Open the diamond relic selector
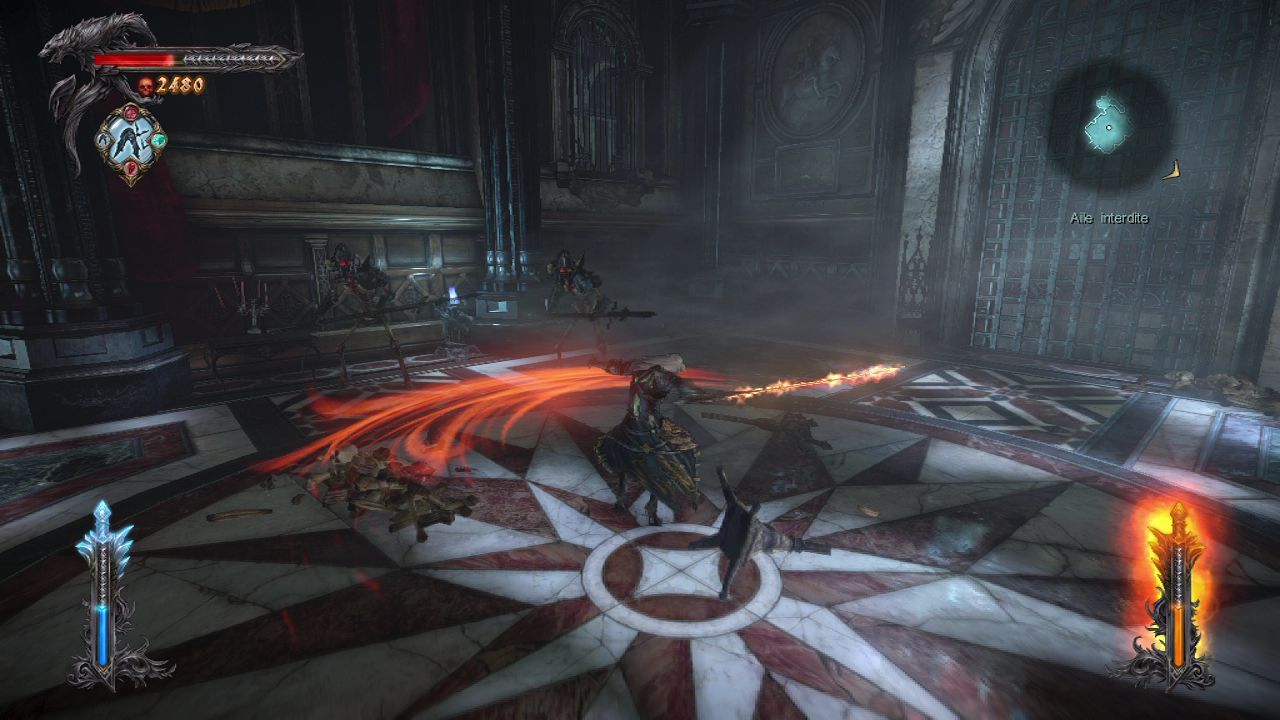Screen dimensions: 1280x720 point(131,144)
